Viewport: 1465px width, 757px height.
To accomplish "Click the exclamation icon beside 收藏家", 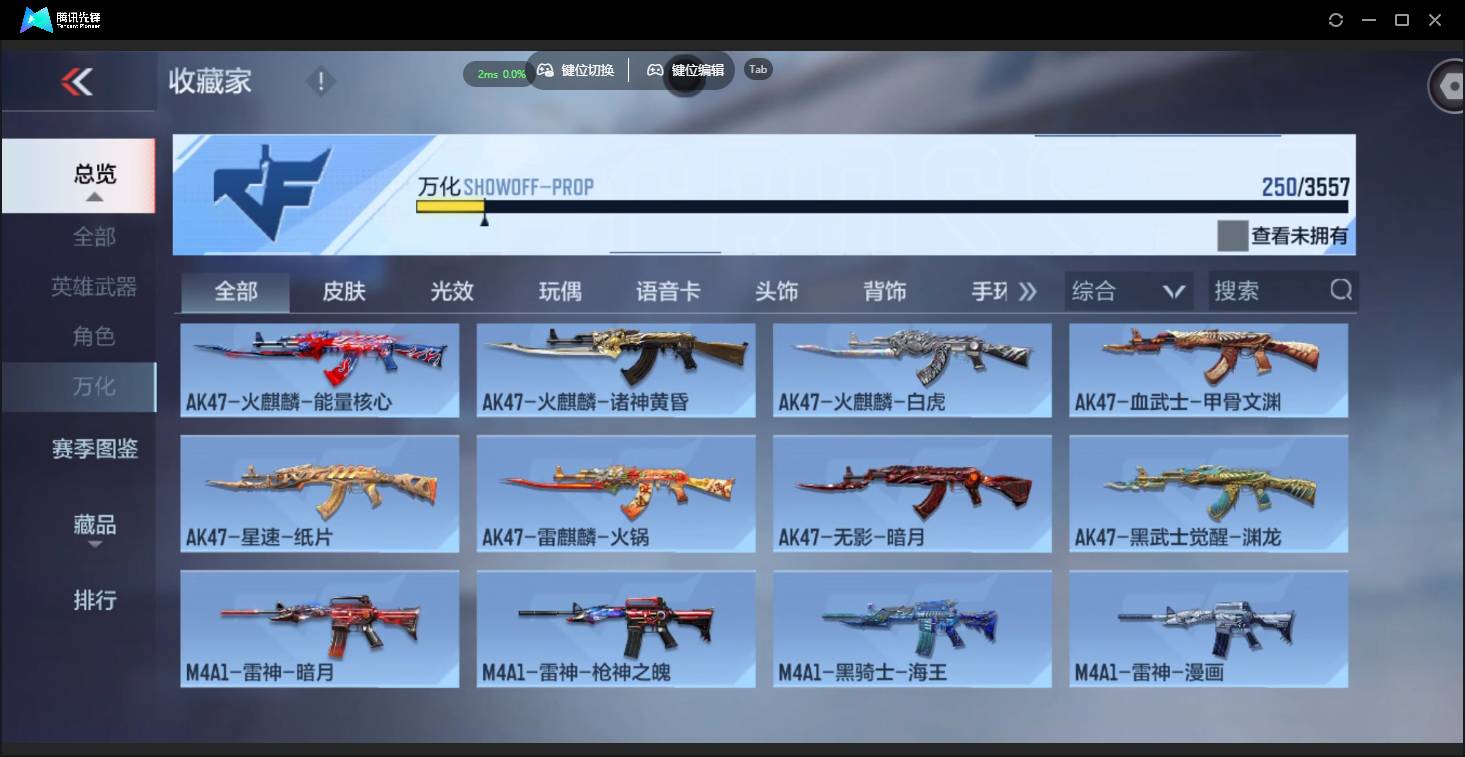I will tap(320, 81).
